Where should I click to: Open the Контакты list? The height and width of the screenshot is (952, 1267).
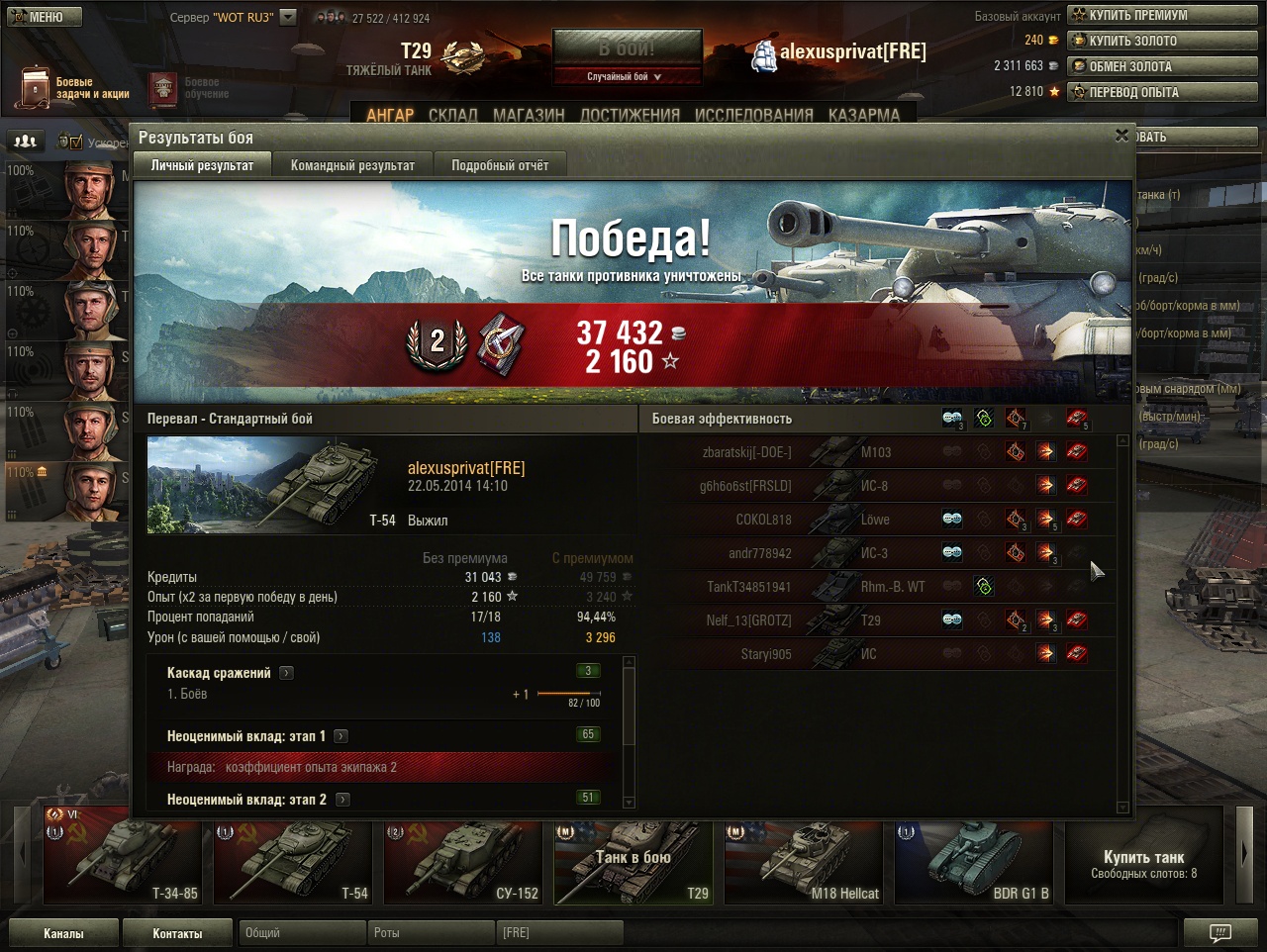[x=177, y=933]
